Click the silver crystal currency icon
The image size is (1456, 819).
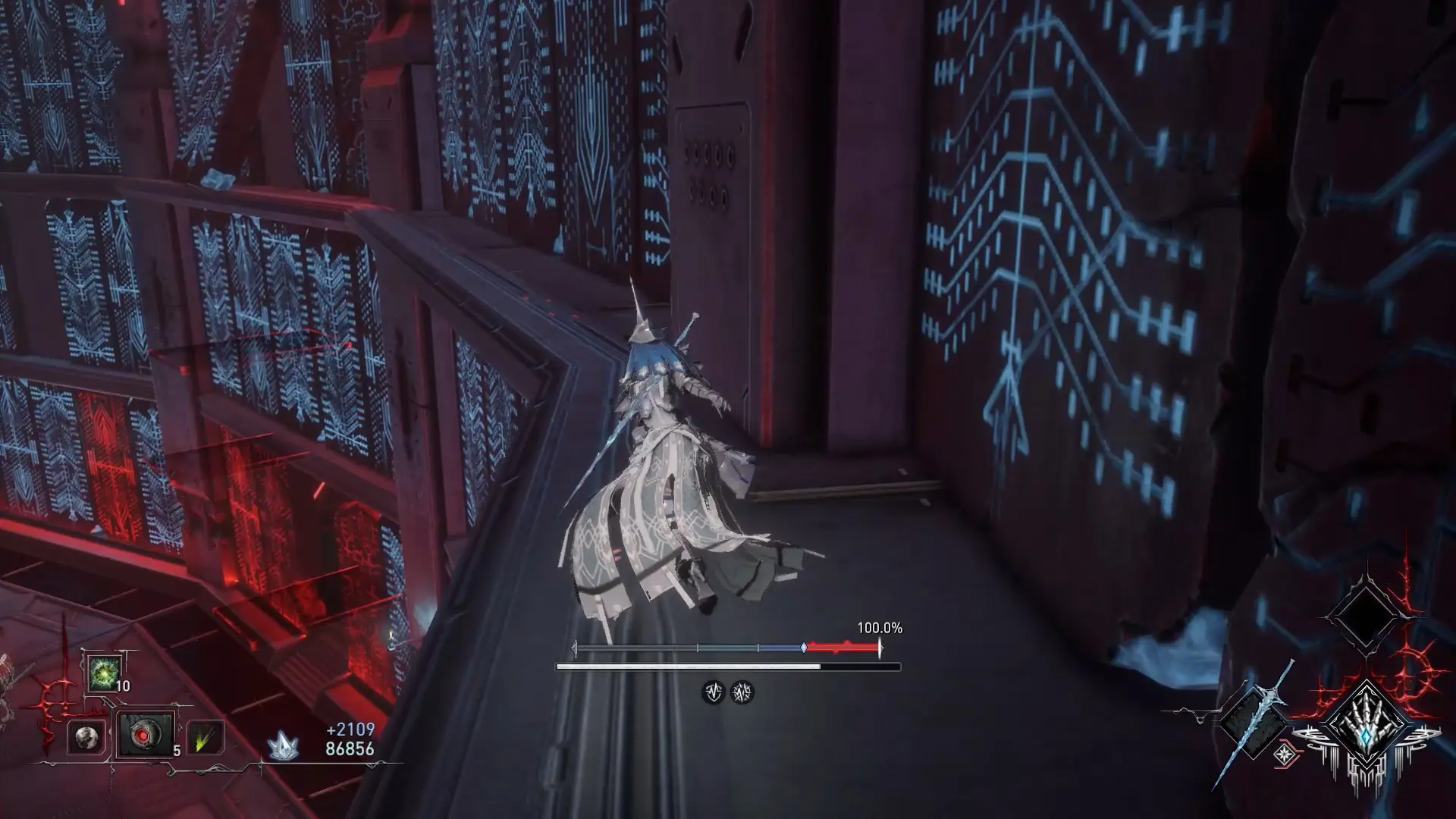coord(282,746)
